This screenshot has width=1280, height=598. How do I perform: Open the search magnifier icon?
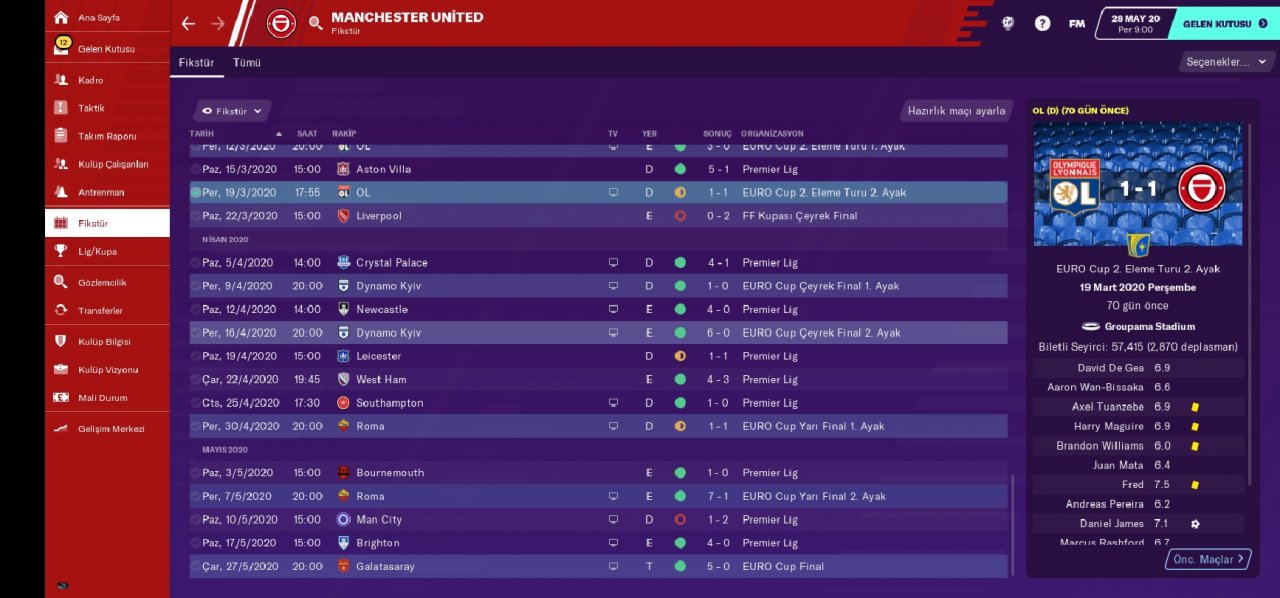[316, 23]
